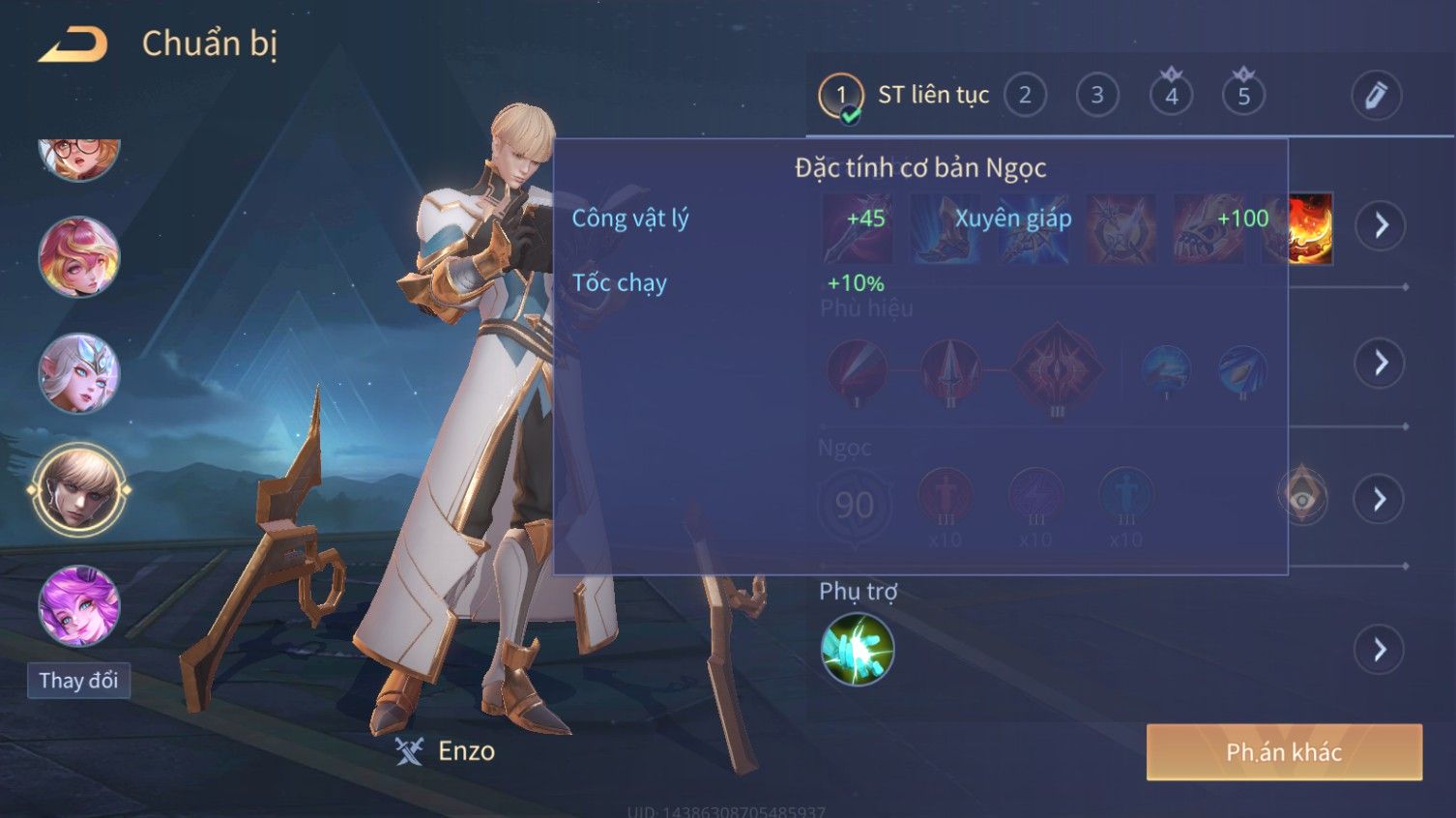Image resolution: width=1456 pixels, height=818 pixels.
Task: Open the Phụ trợ row arrow
Action: (x=1380, y=650)
